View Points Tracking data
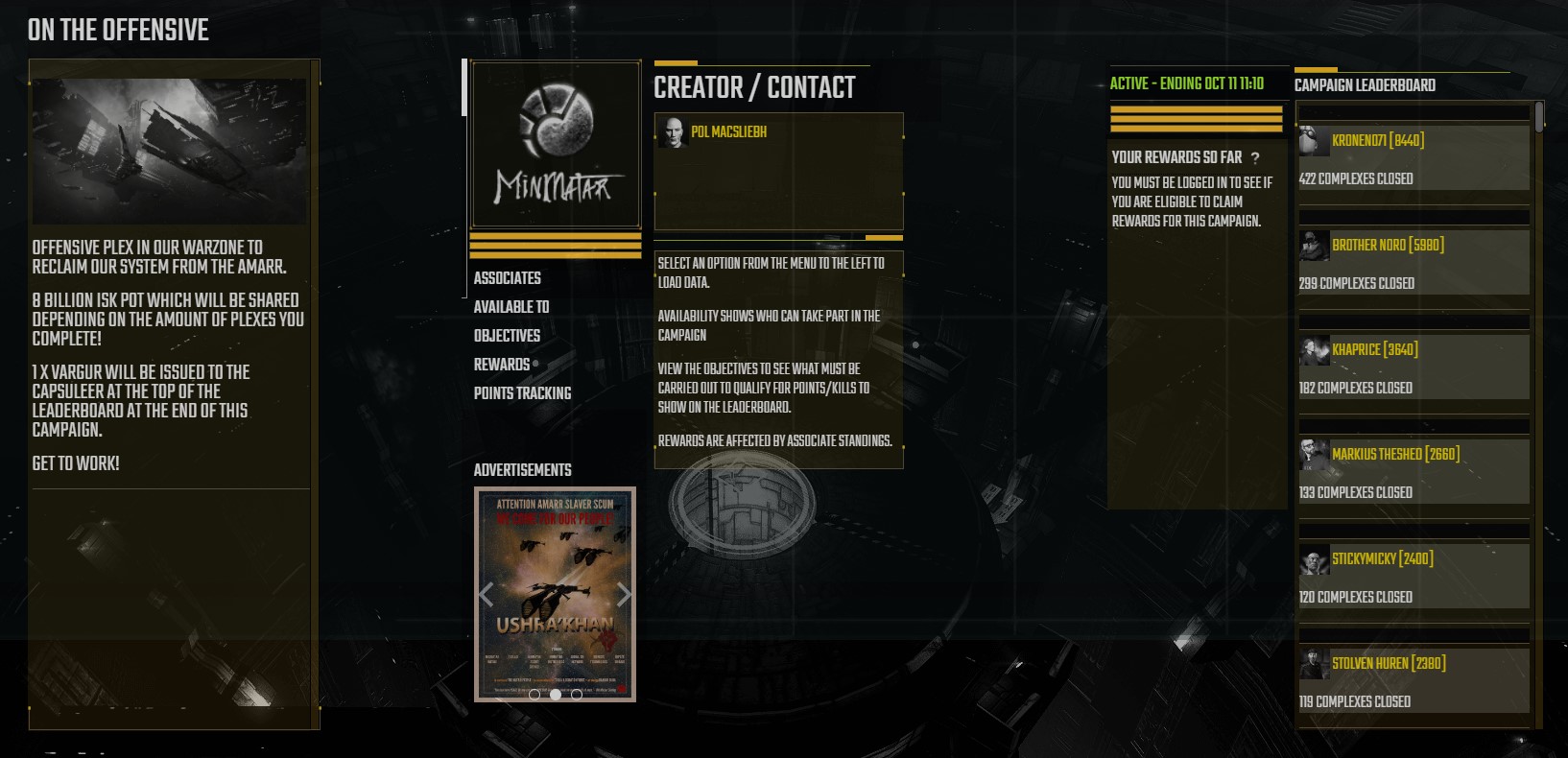1568x758 pixels. [522, 393]
